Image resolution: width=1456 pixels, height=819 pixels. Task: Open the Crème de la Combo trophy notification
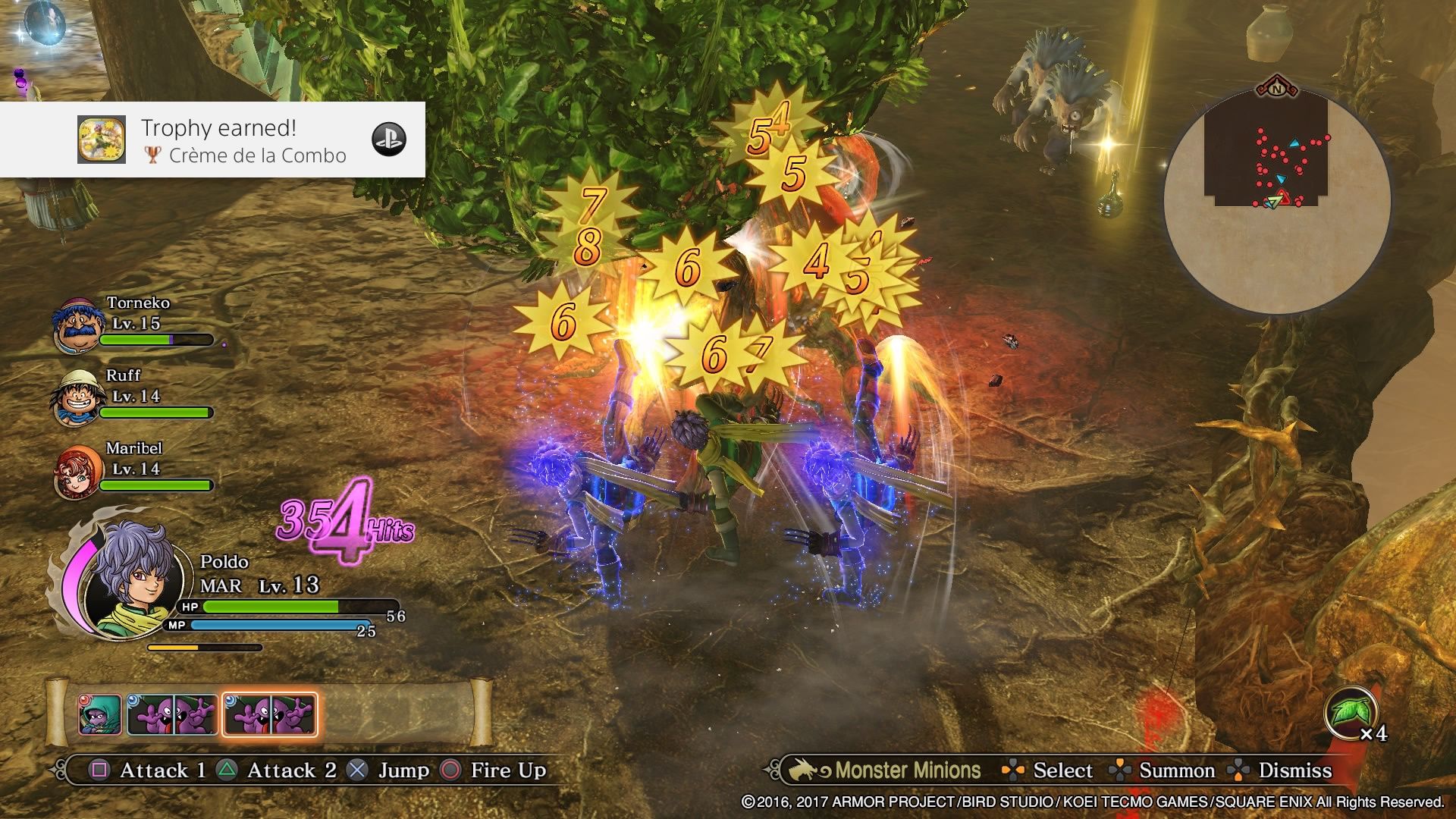(212, 140)
